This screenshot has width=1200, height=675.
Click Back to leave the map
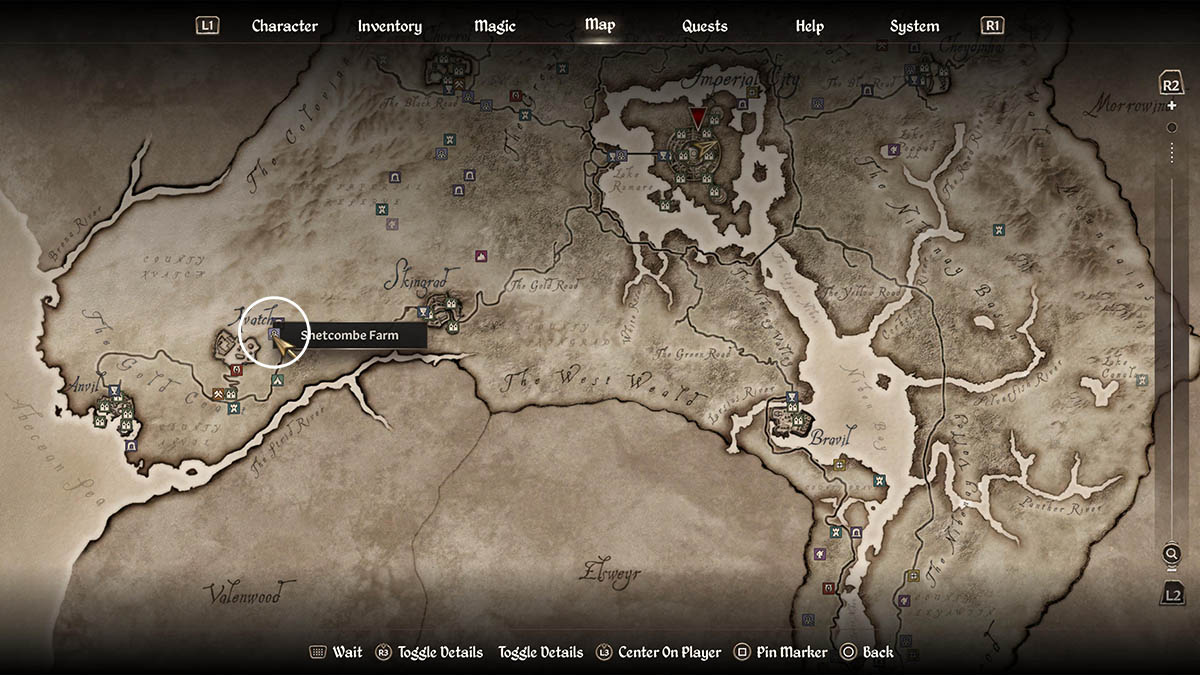coord(867,652)
